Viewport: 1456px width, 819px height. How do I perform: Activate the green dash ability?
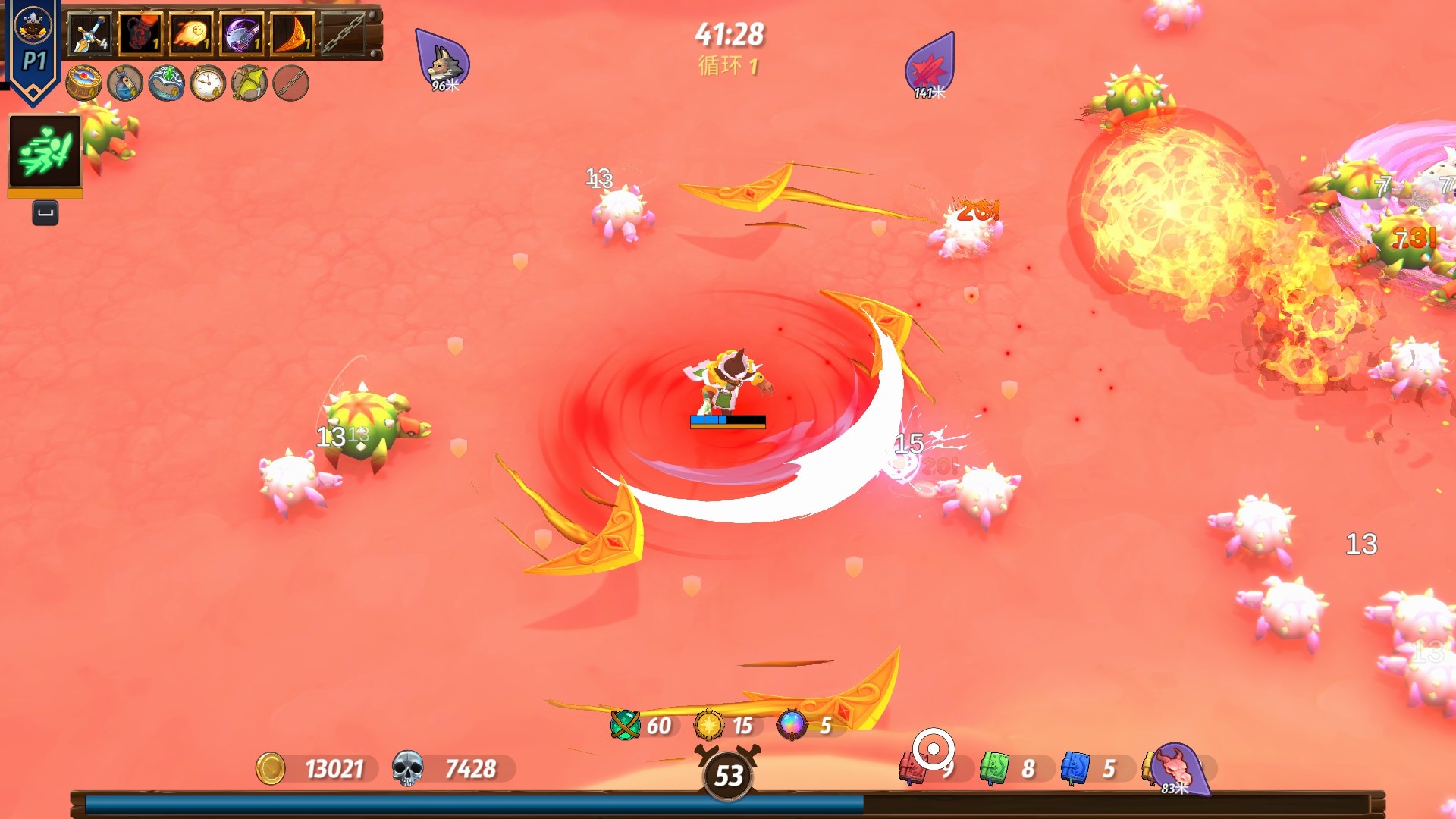tap(45, 152)
